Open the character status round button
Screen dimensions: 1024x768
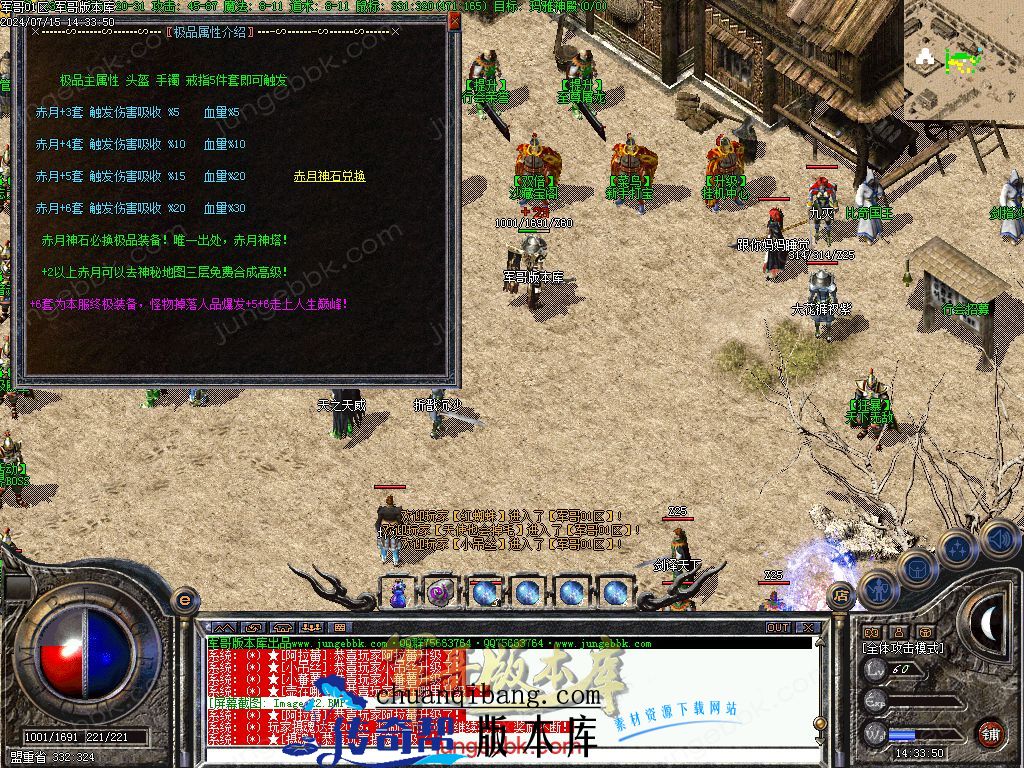click(x=877, y=591)
